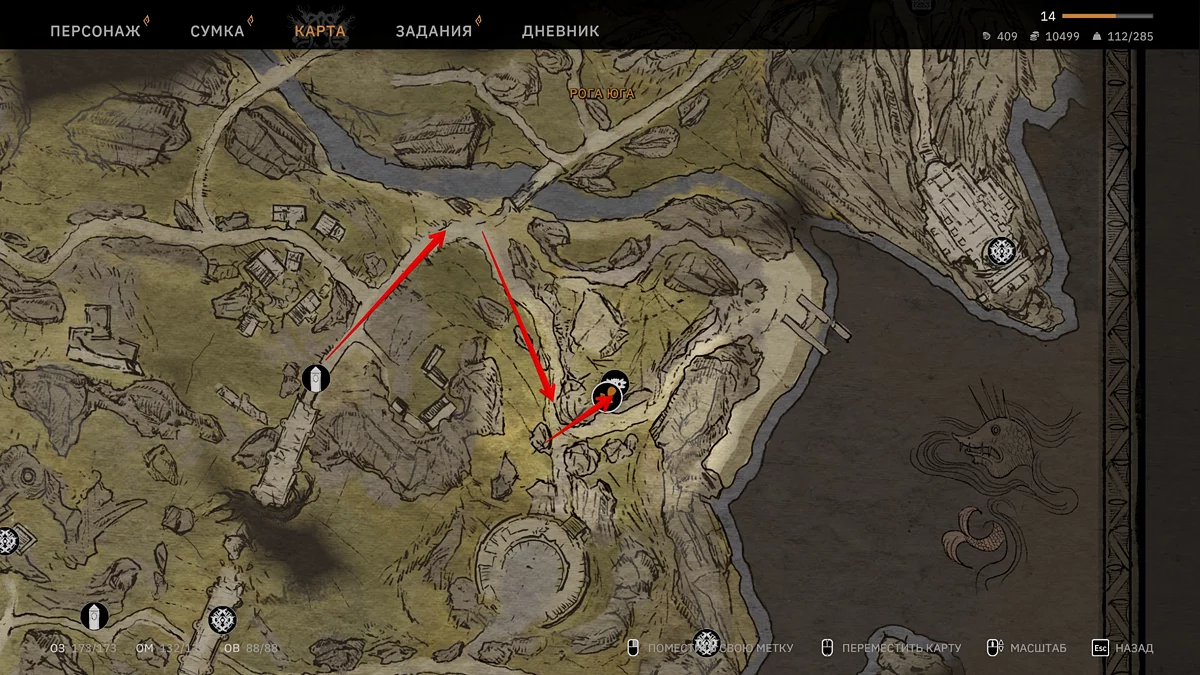Select the ornate marker on the coastal fortress
This screenshot has width=1200, height=675.
[x=1000, y=251]
